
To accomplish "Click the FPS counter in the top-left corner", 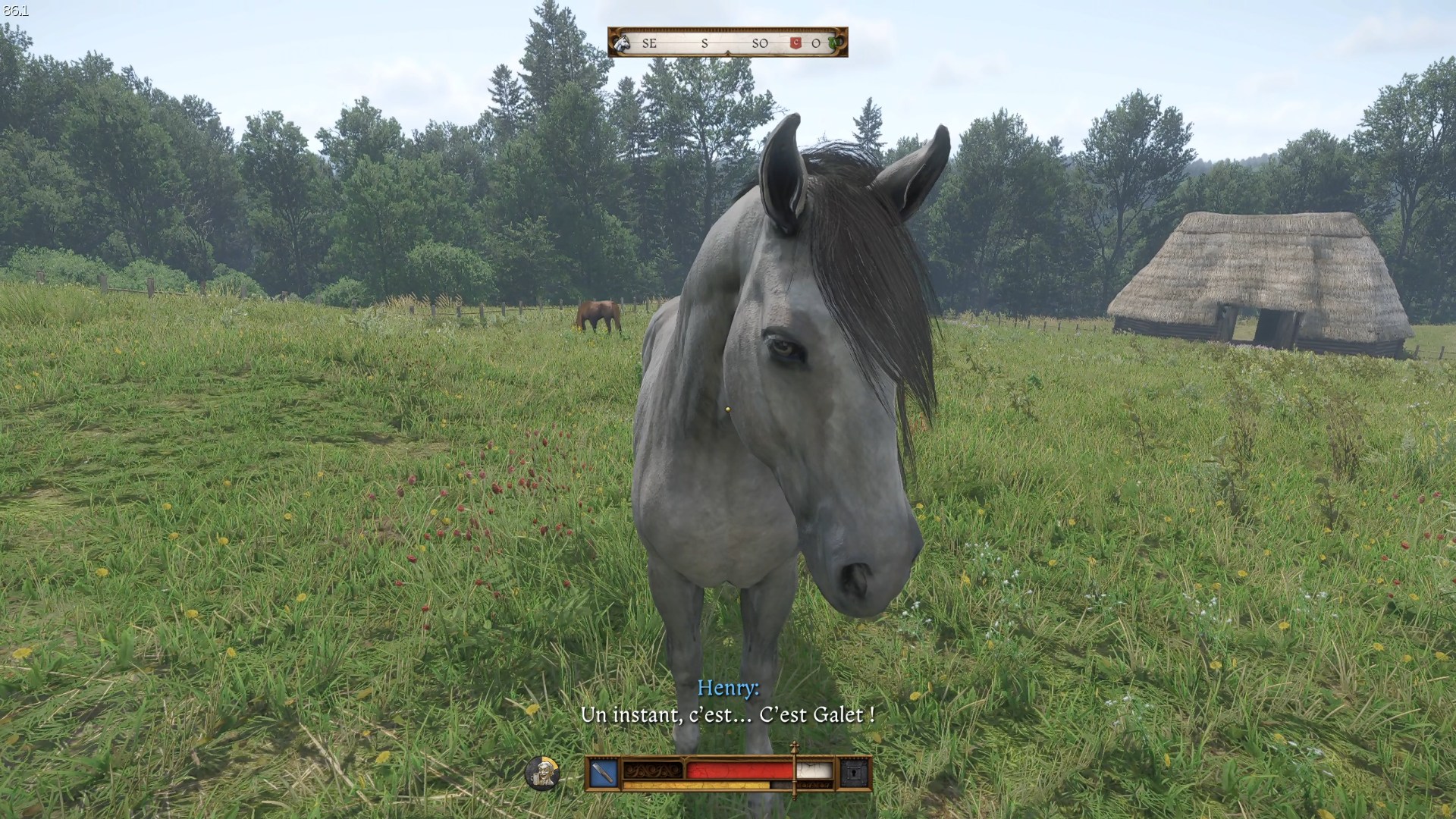I will point(15,9).
